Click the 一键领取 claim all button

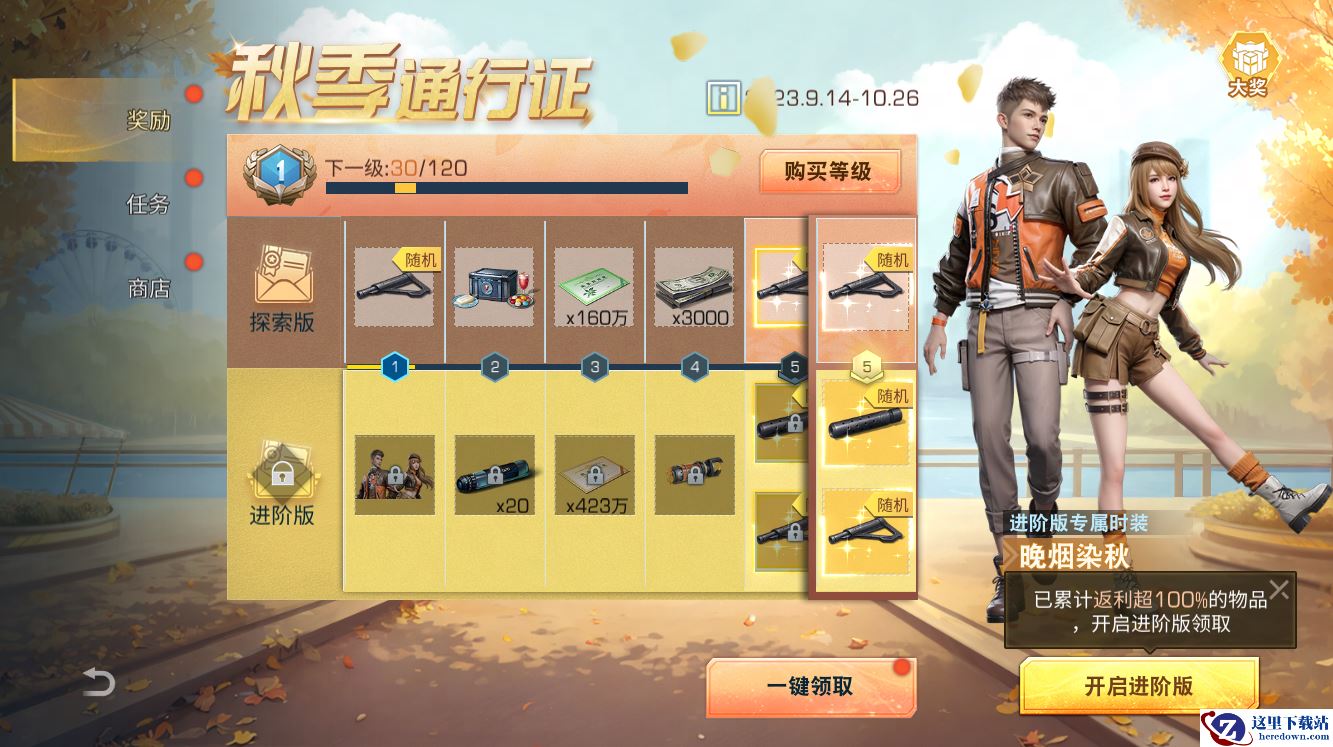[810, 688]
